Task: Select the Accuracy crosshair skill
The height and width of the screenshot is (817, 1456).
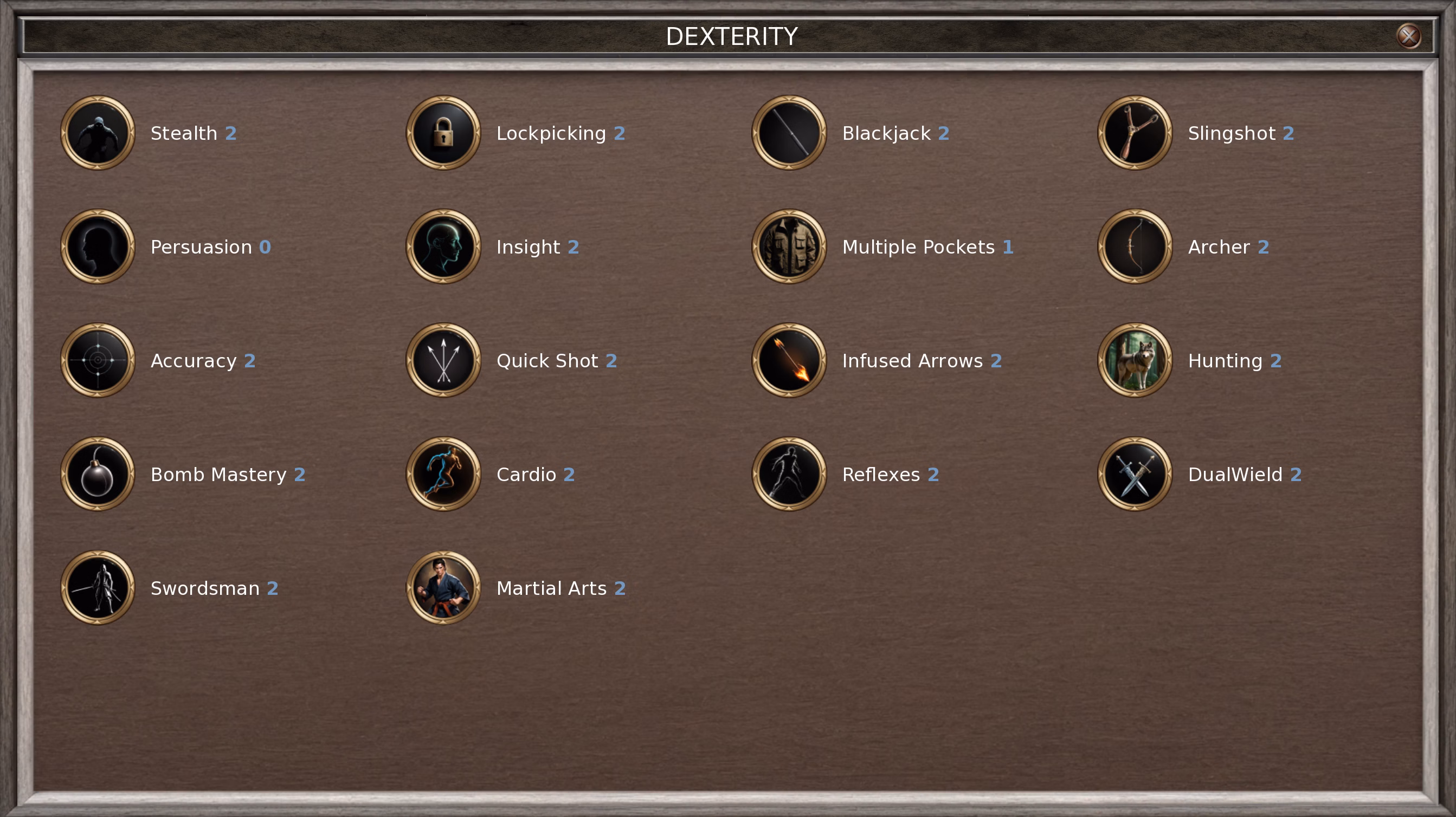Action: (x=98, y=360)
